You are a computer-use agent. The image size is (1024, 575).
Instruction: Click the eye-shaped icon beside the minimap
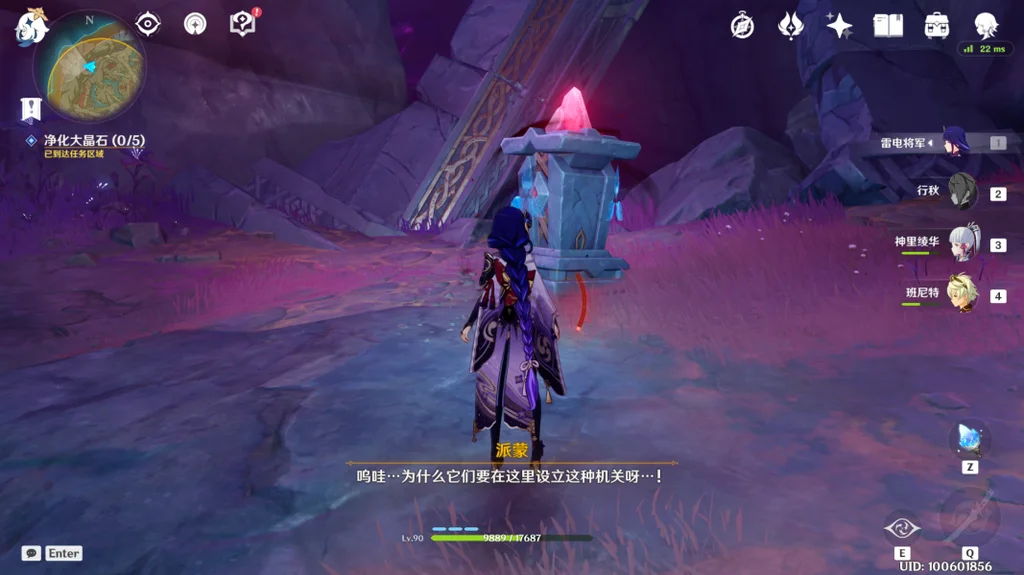[148, 24]
